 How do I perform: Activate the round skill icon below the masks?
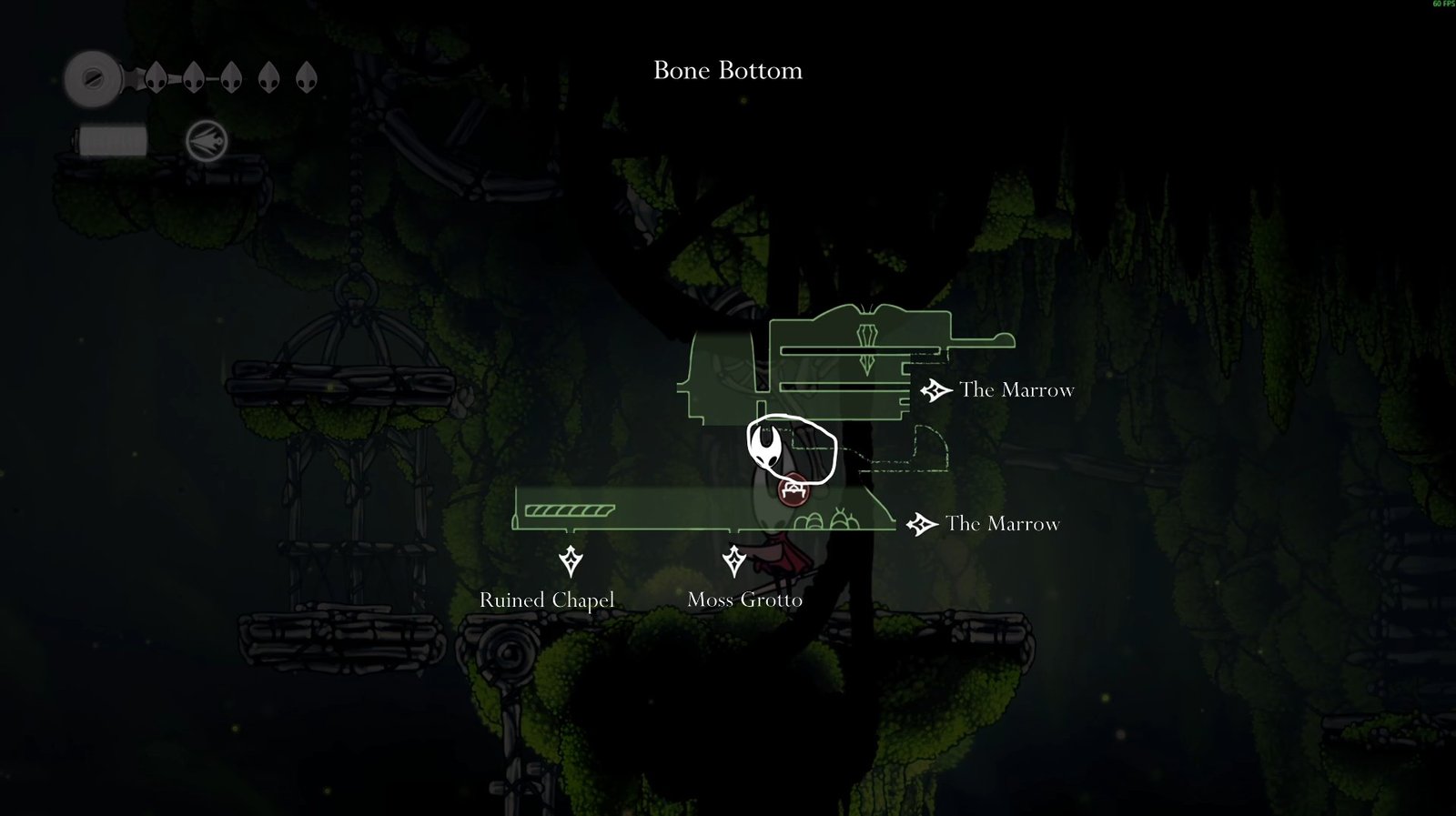point(207,142)
